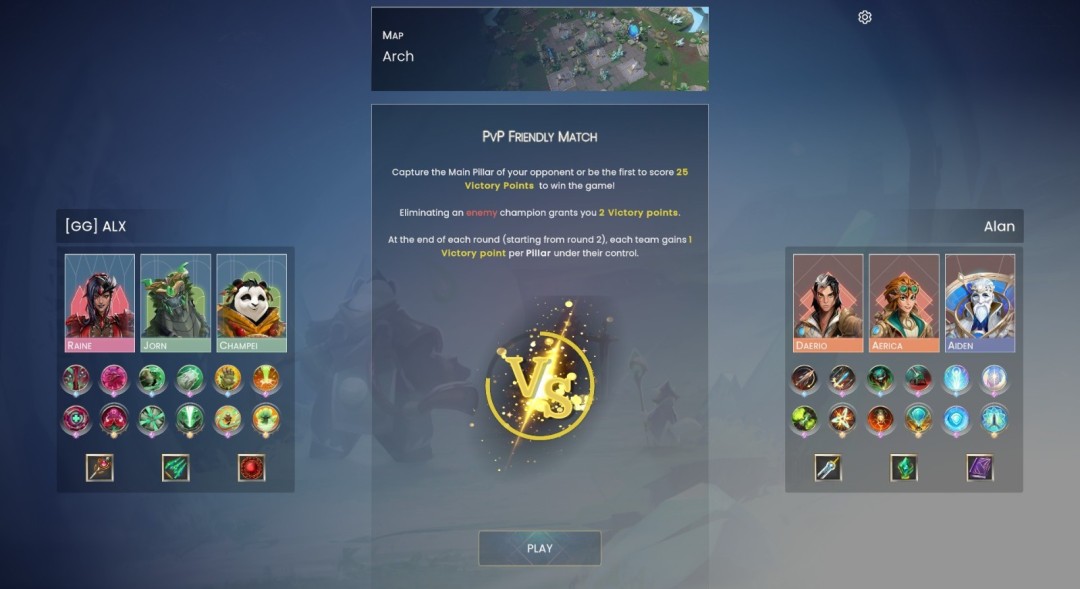This screenshot has height=589, width=1080.
Task: Pick the Champei panda portrait
Action: [252, 302]
